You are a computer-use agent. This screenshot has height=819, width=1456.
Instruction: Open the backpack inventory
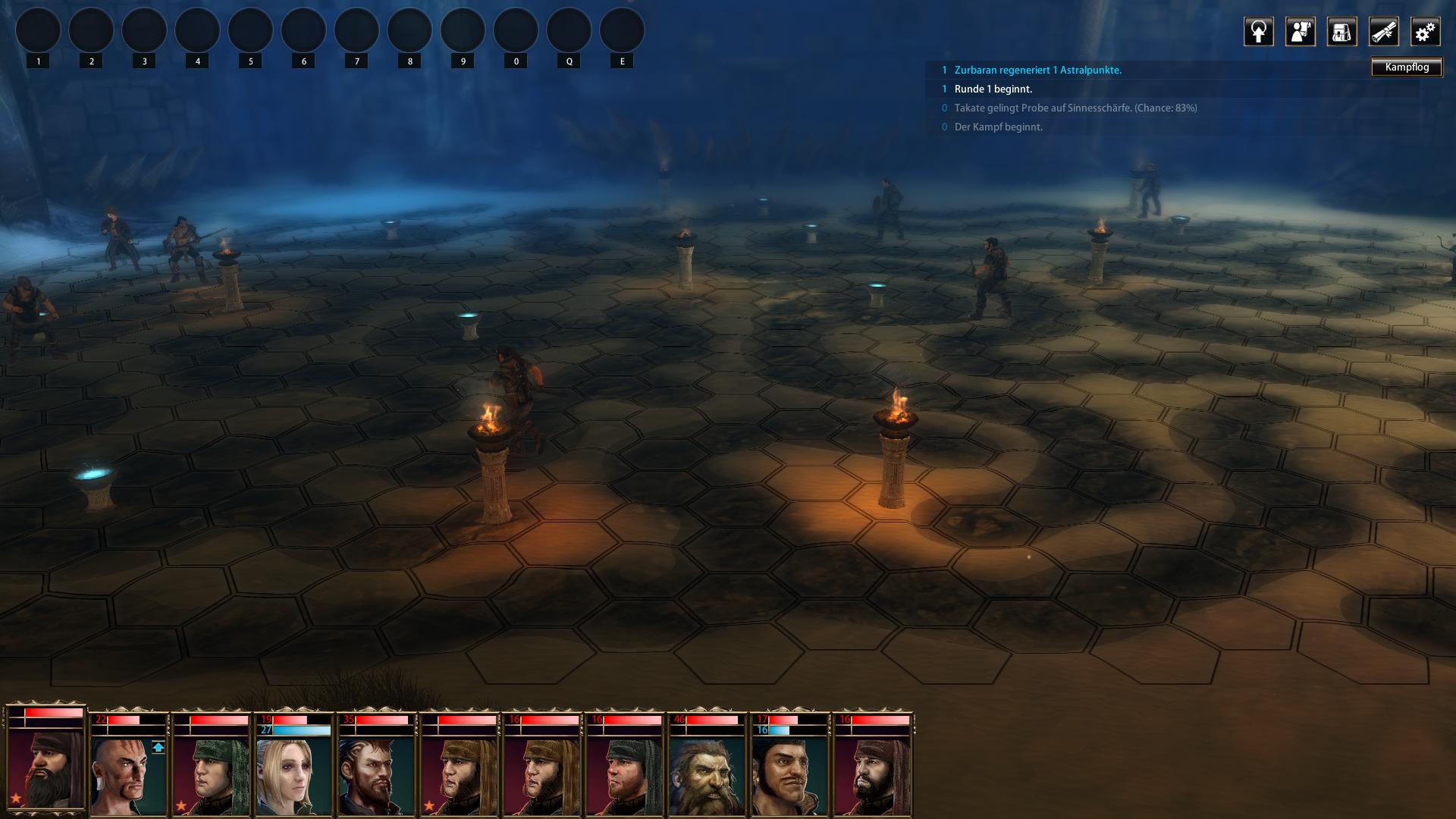1341,32
